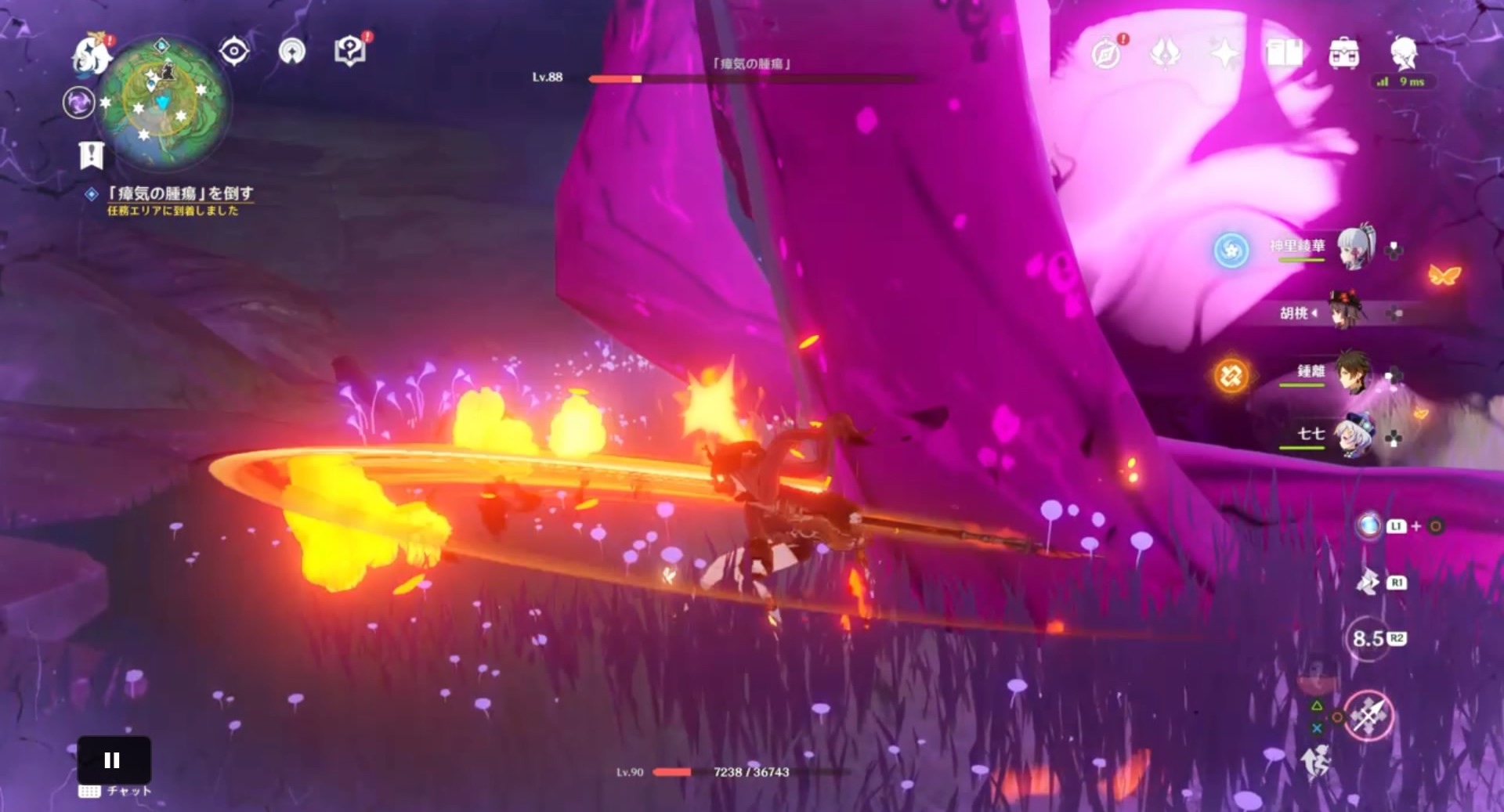Open the adventurer handbook icon

(x=352, y=51)
